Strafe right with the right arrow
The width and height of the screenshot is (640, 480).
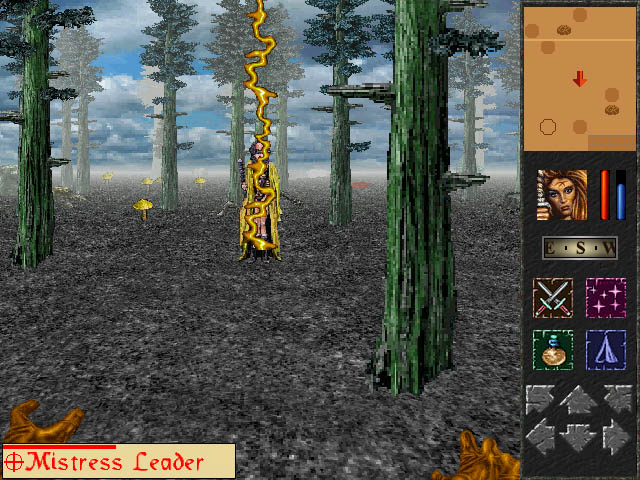coord(617,436)
